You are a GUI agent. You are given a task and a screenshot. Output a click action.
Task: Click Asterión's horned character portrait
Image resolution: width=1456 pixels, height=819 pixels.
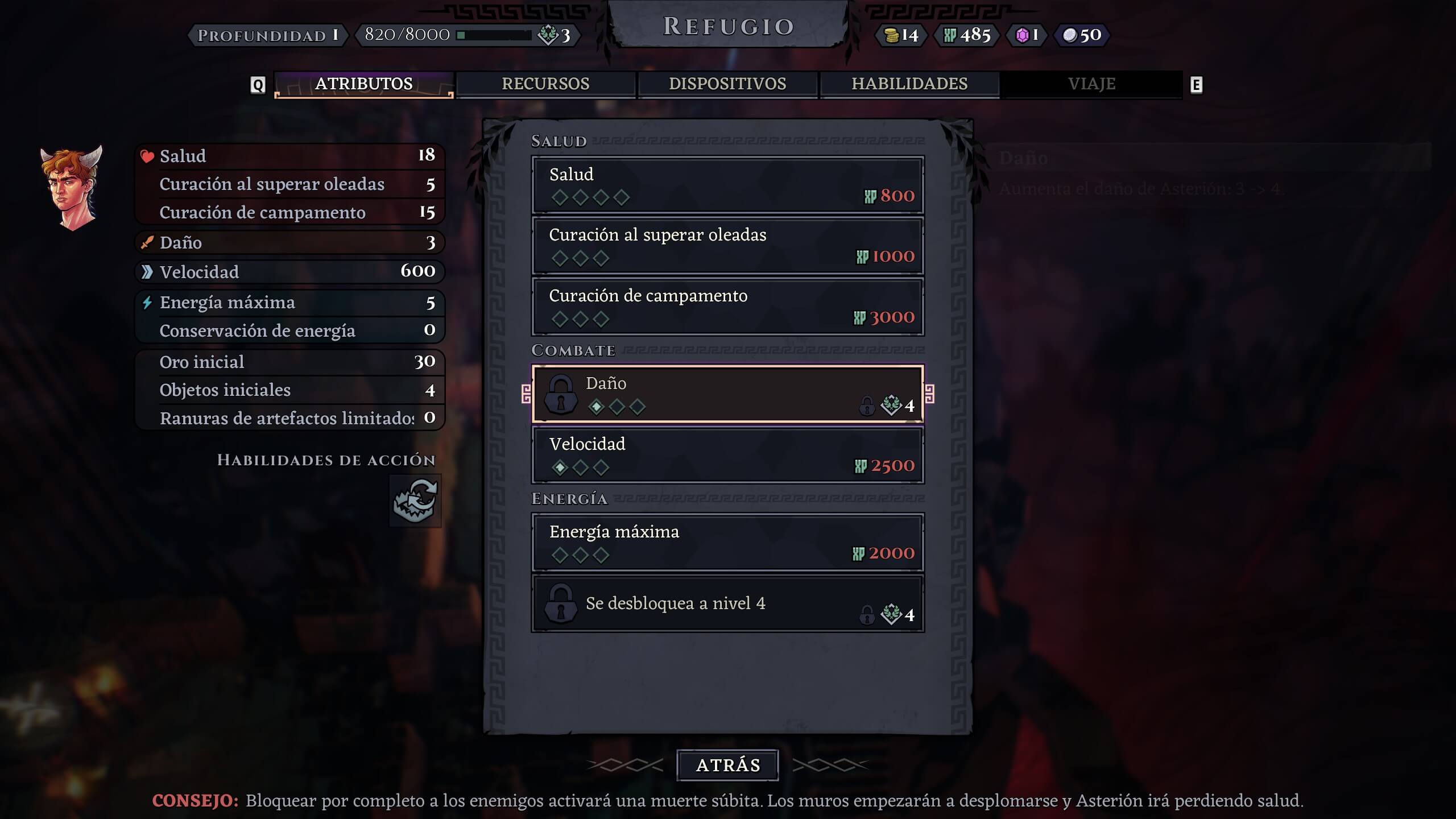point(72,188)
